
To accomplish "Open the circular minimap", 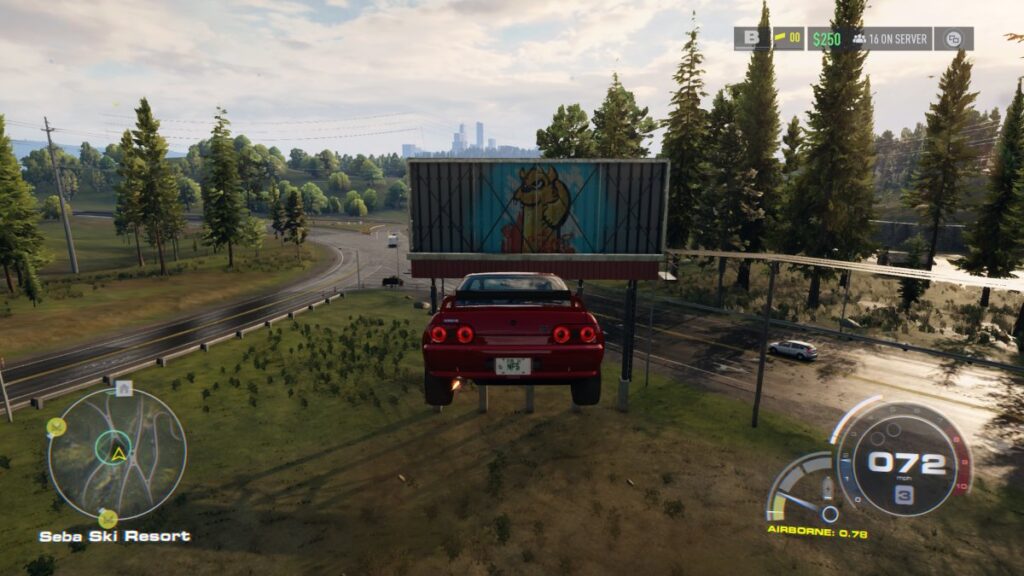I will pyautogui.click(x=117, y=453).
